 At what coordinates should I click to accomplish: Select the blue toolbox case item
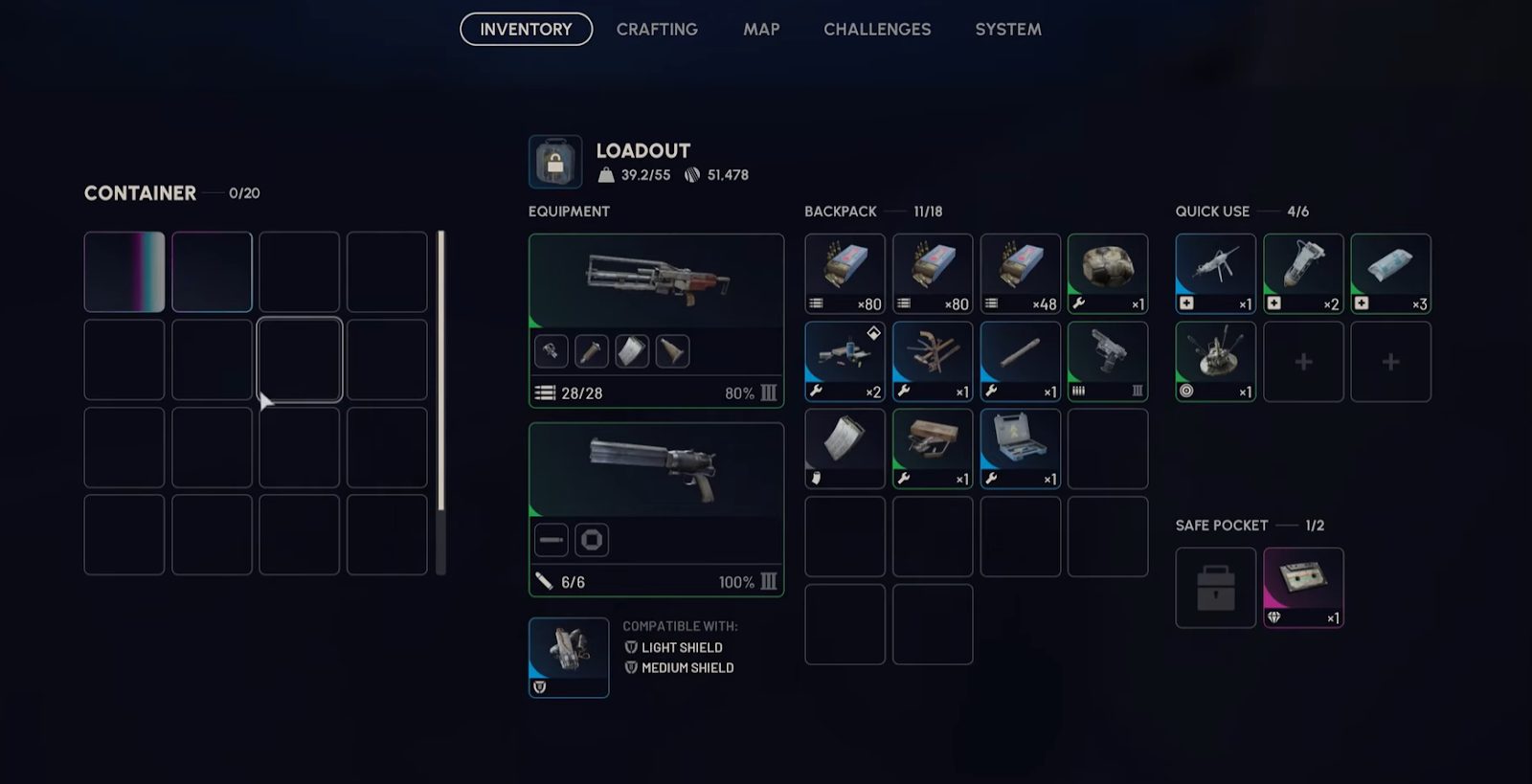[1020, 449]
